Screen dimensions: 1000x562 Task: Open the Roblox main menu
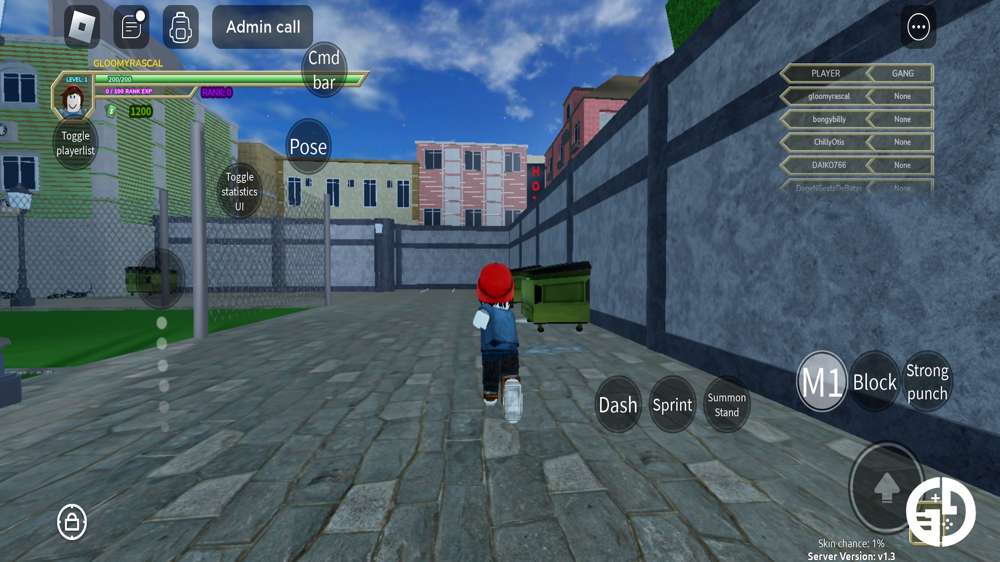(82, 27)
